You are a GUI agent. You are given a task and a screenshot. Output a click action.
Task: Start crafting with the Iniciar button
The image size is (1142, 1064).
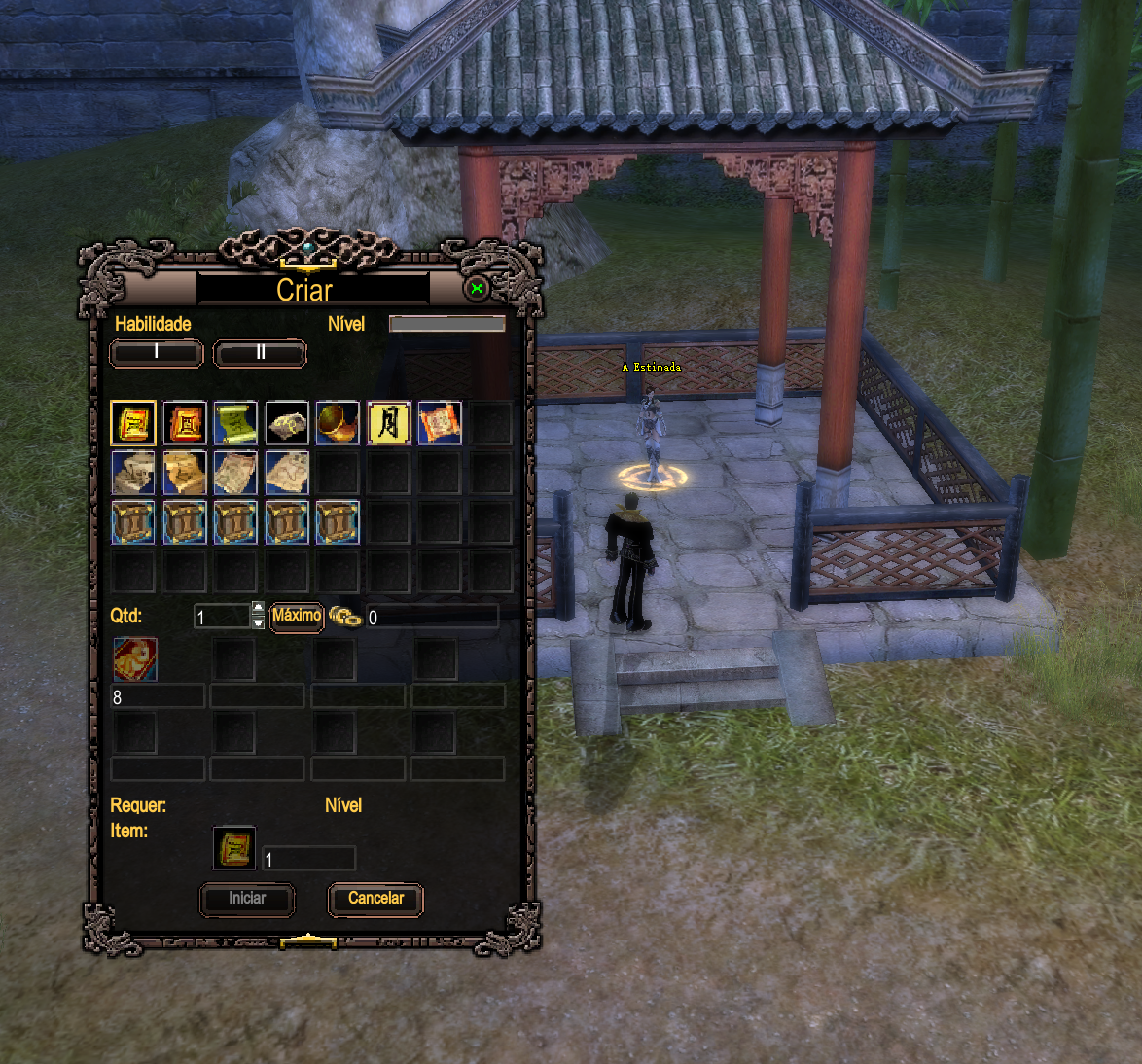pyautogui.click(x=247, y=899)
